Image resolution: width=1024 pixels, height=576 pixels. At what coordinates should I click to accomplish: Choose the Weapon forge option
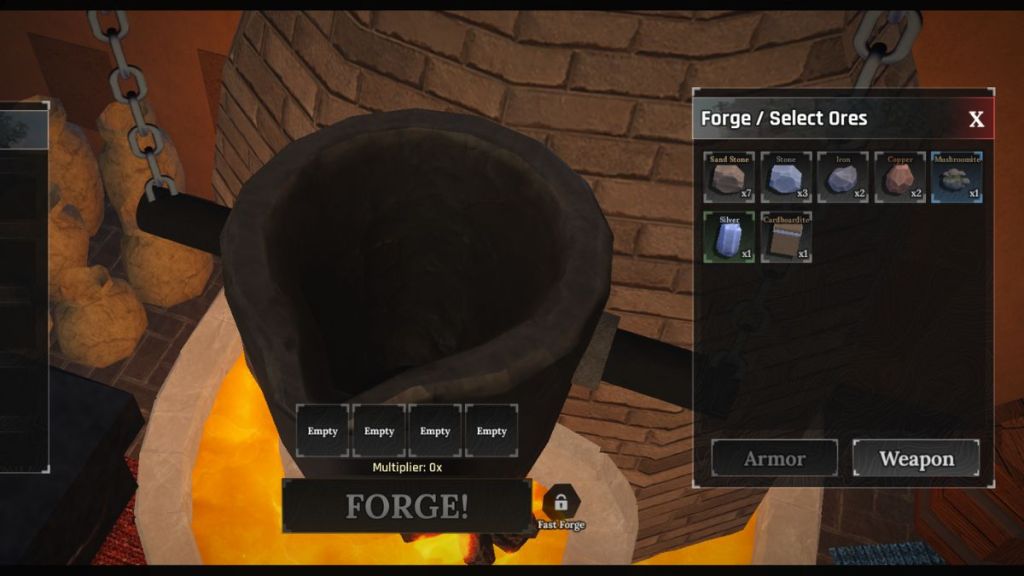(916, 459)
